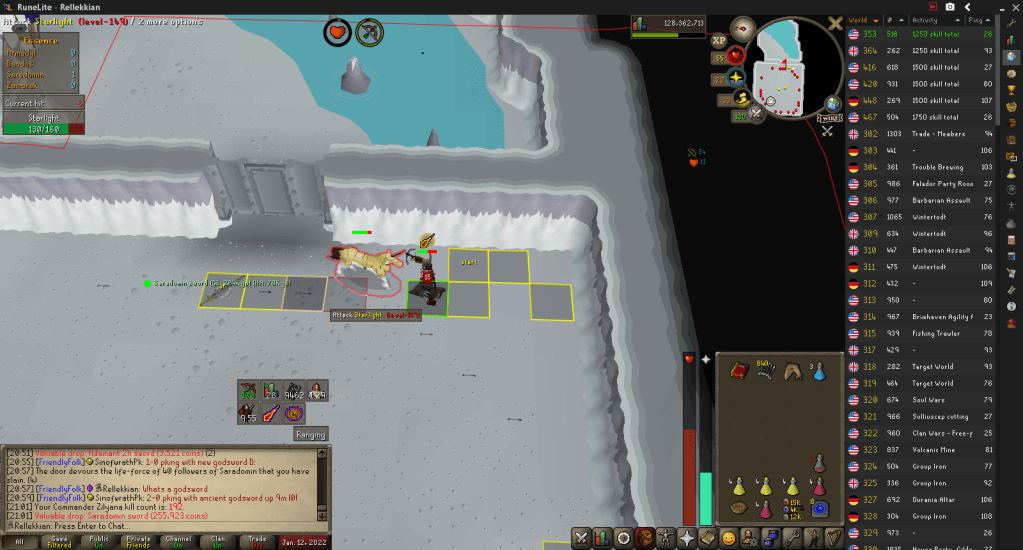Take a screenshot with RuneLite camera button
This screenshot has height=550, width=1023.
pyautogui.click(x=948, y=7)
